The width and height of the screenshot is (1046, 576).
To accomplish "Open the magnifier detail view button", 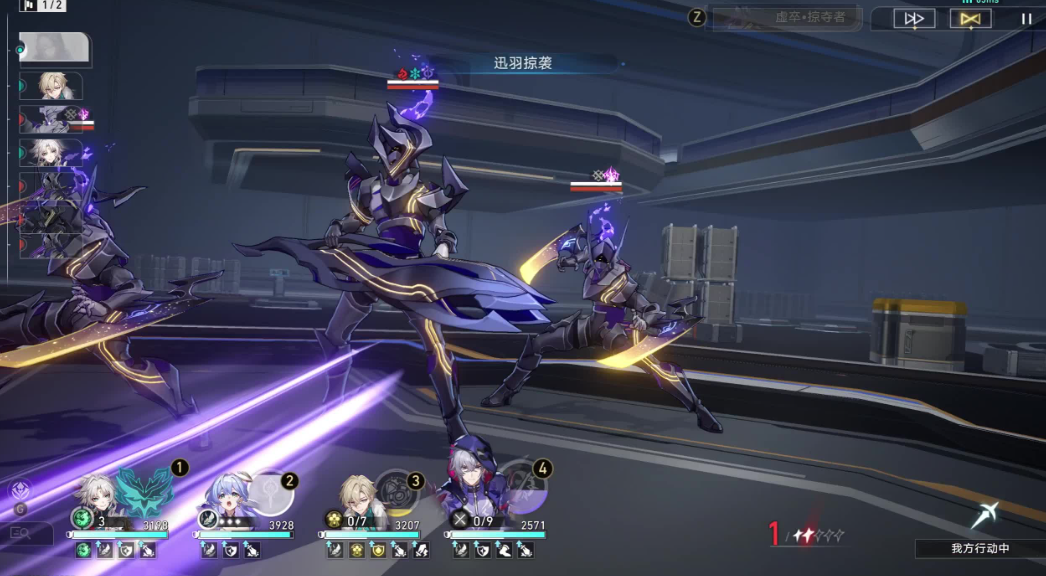I will (x=21, y=533).
